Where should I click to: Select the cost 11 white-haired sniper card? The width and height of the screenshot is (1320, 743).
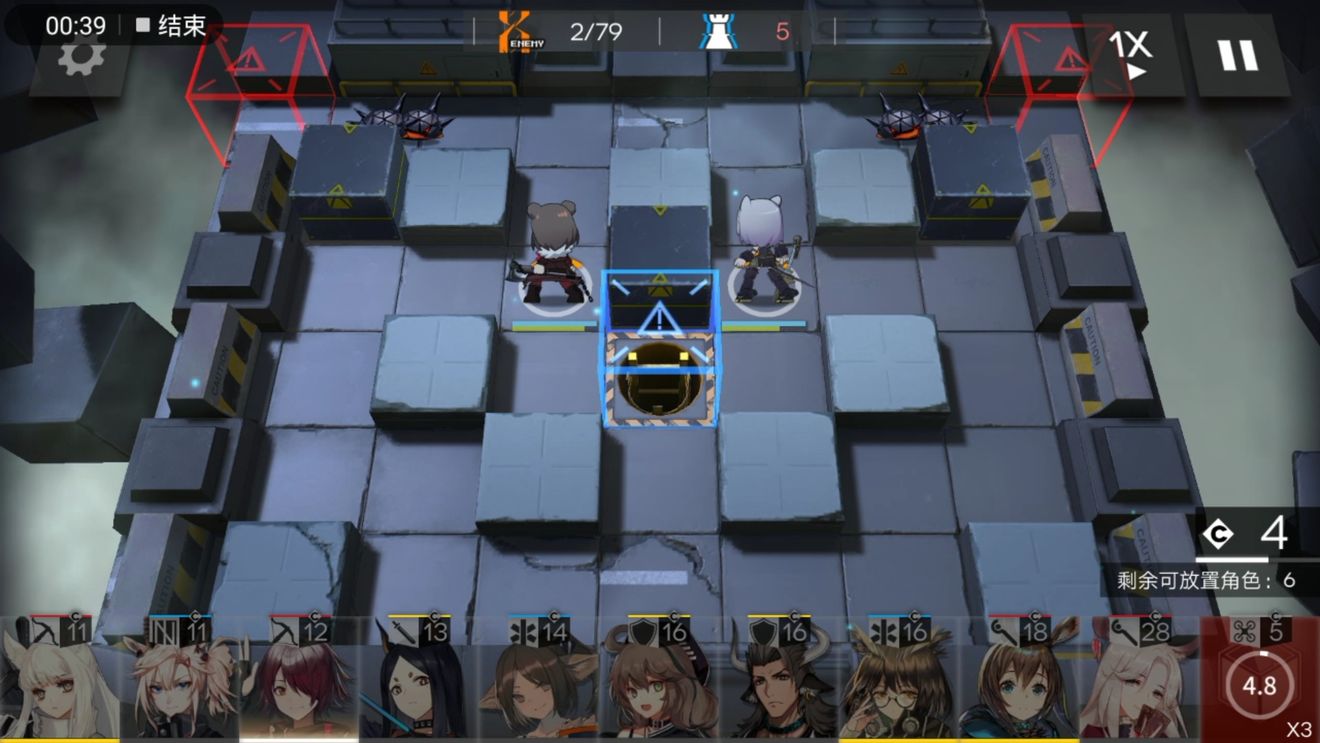[60, 680]
